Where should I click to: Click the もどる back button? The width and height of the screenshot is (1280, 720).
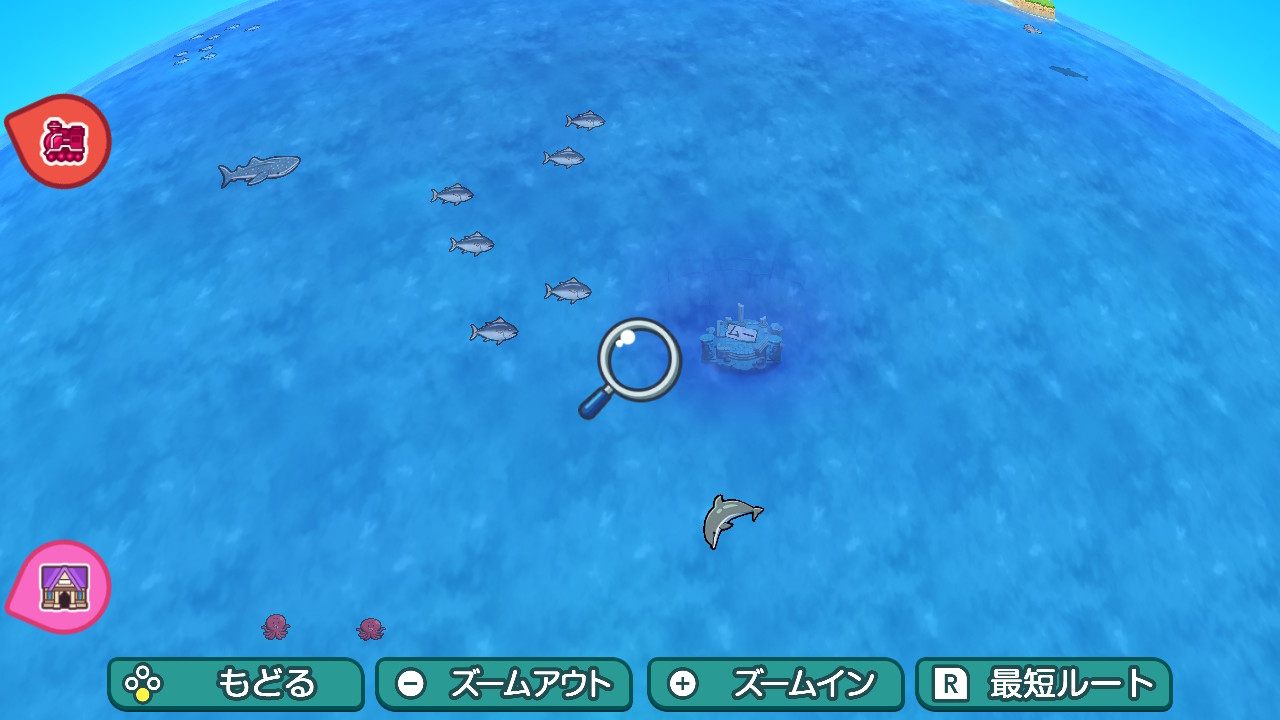[x=235, y=684]
